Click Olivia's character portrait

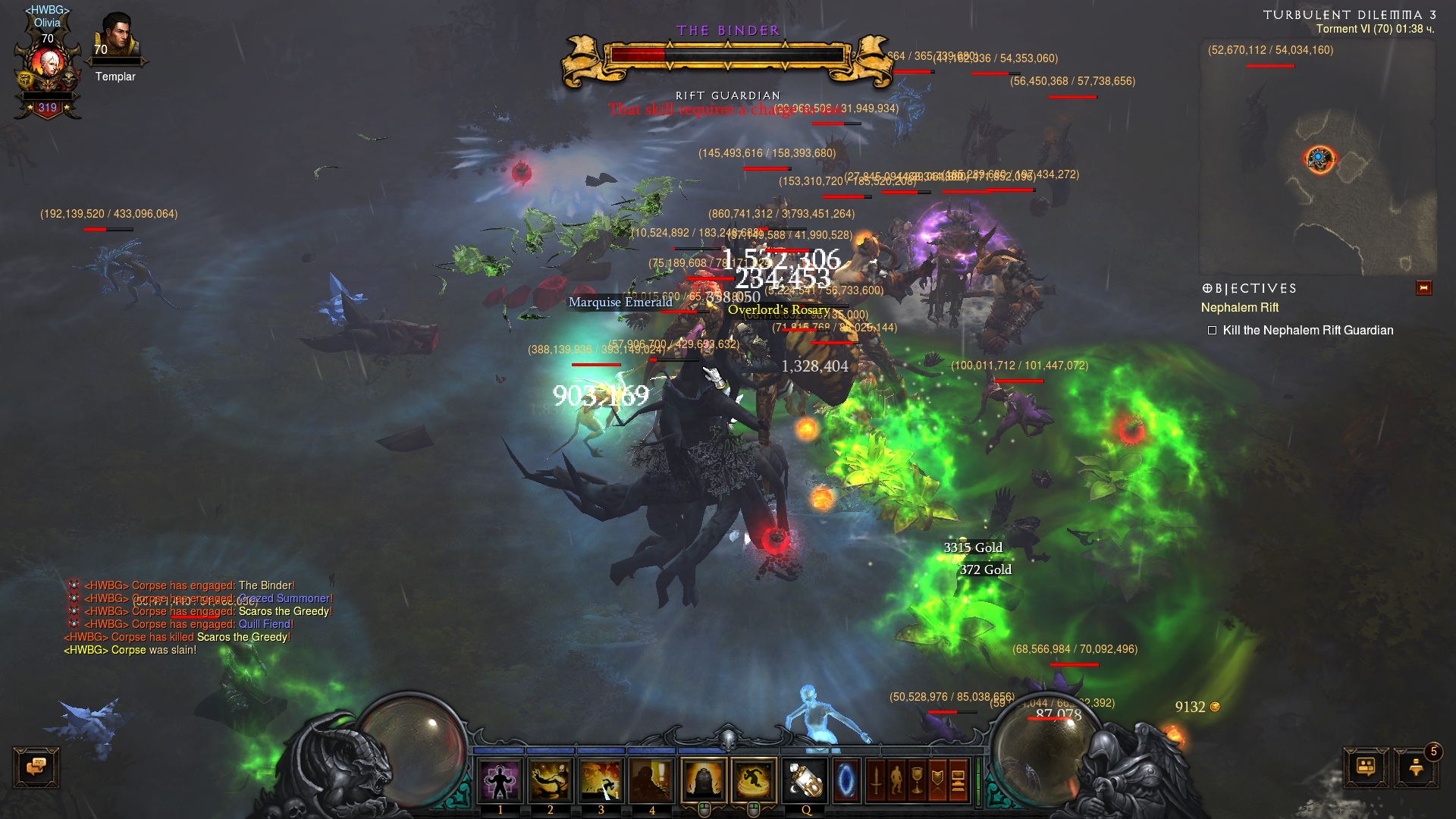(x=48, y=68)
